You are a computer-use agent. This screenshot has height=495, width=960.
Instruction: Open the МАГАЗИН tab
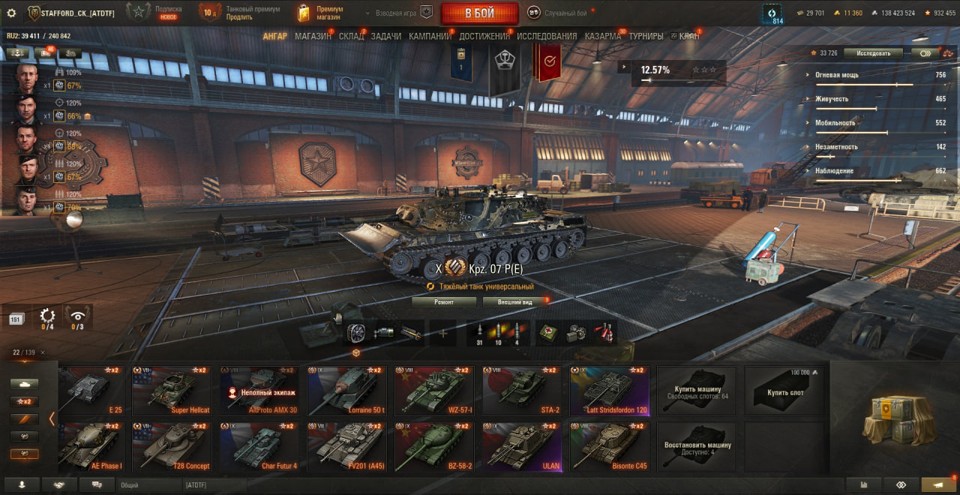tap(313, 36)
